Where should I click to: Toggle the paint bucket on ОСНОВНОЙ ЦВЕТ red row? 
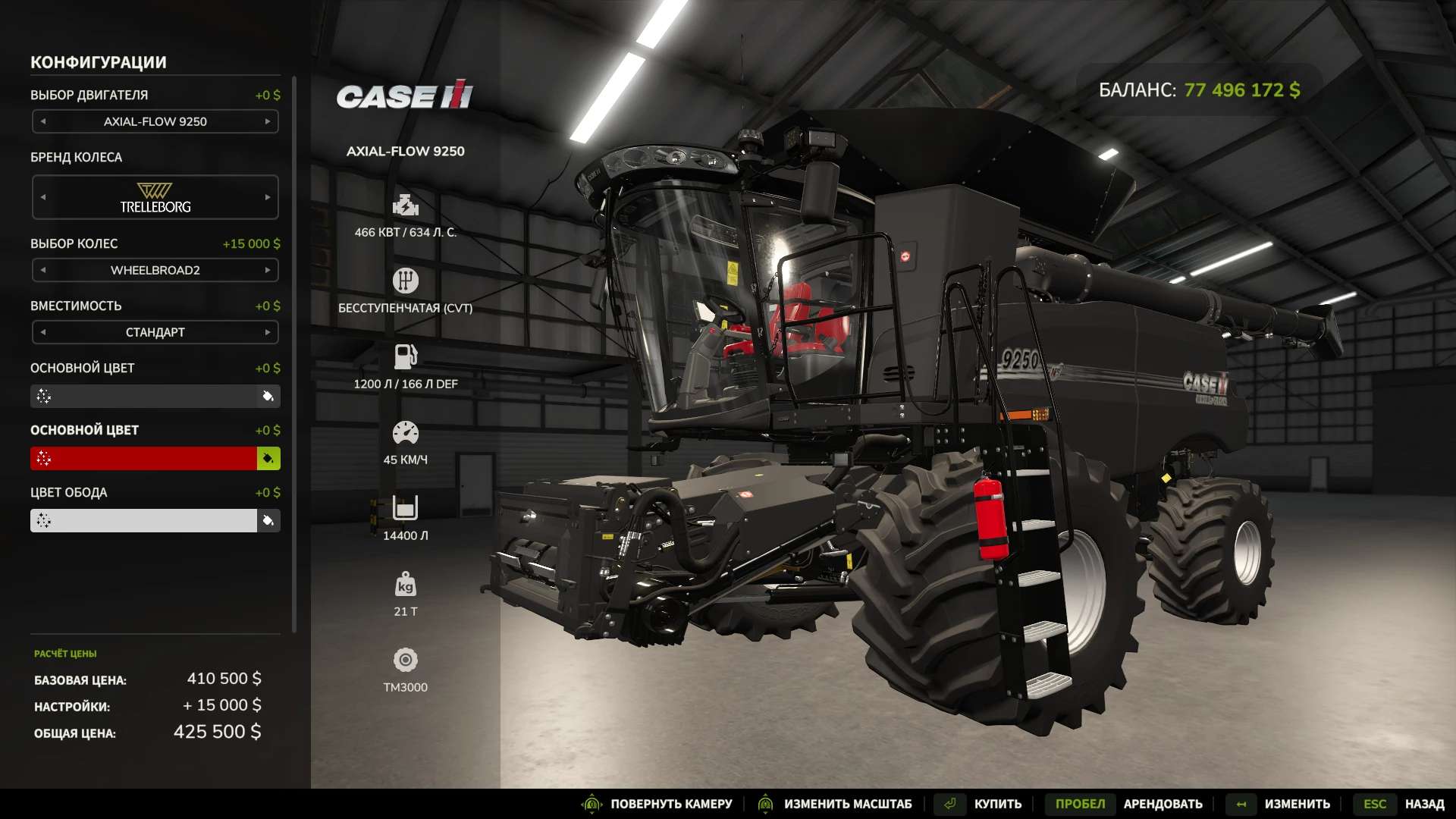pos(270,458)
